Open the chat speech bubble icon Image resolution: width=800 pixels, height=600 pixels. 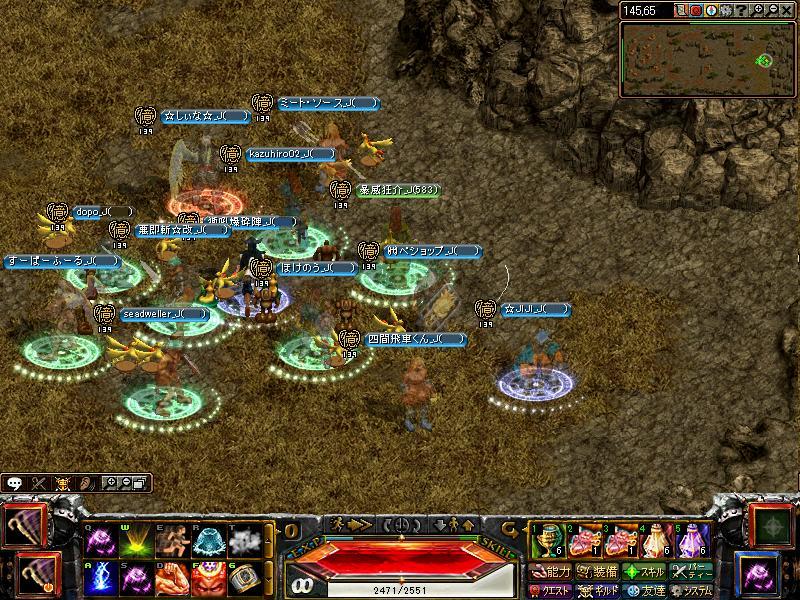click(x=16, y=482)
